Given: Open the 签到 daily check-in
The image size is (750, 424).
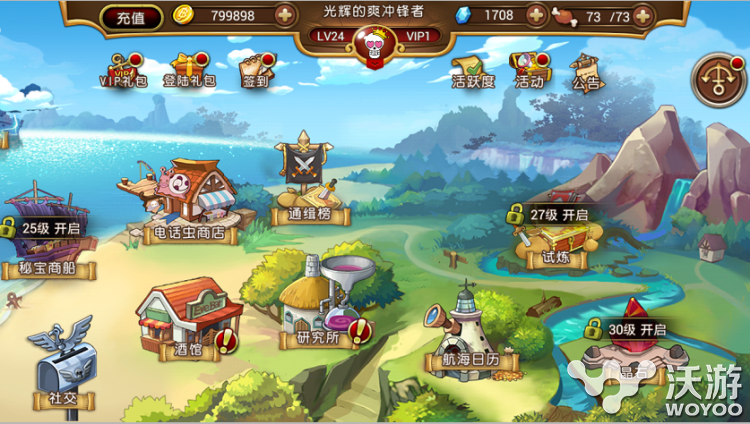Looking at the screenshot, I should tap(256, 70).
